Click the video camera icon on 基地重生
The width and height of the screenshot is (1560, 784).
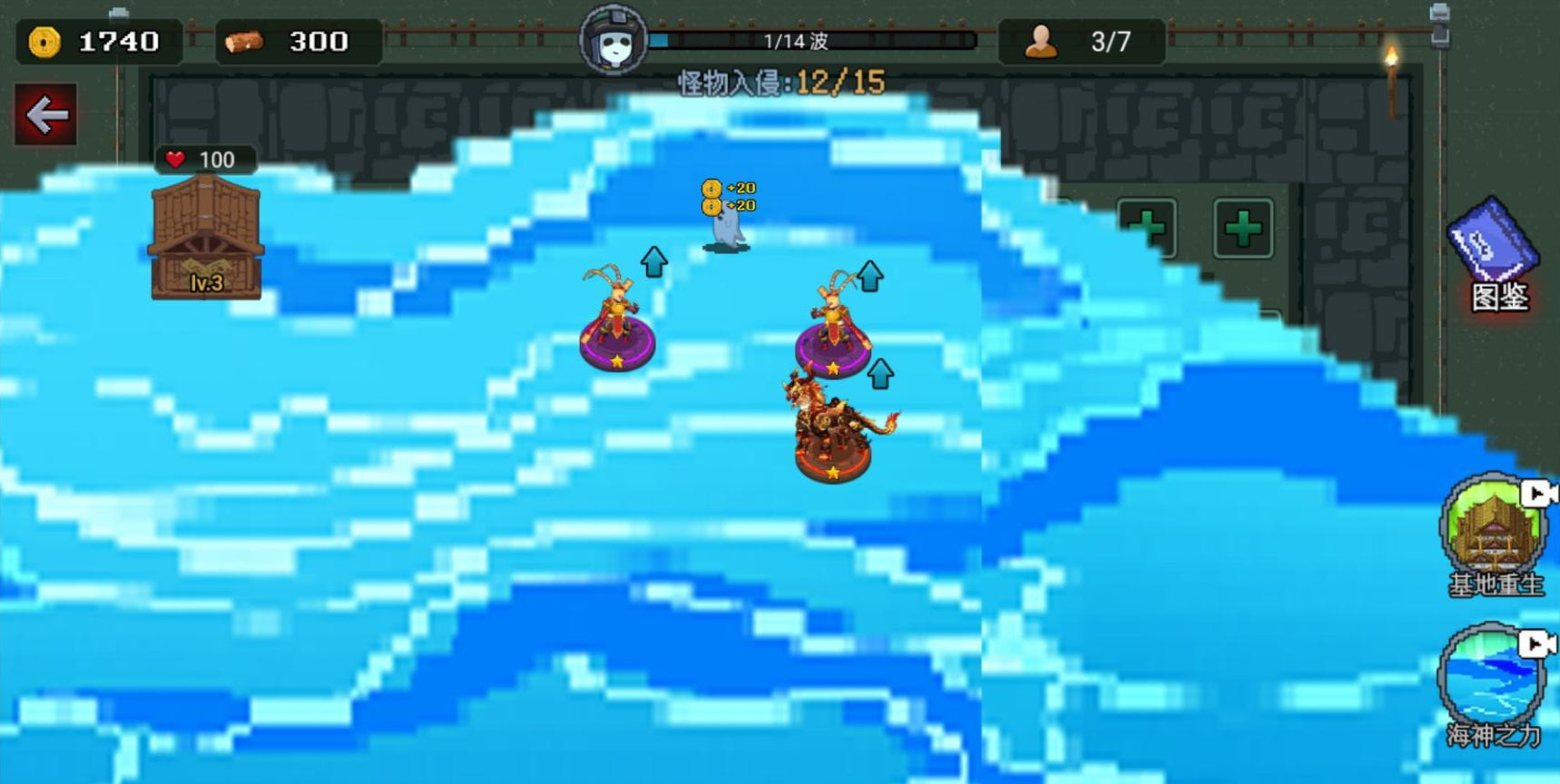click(x=1535, y=495)
